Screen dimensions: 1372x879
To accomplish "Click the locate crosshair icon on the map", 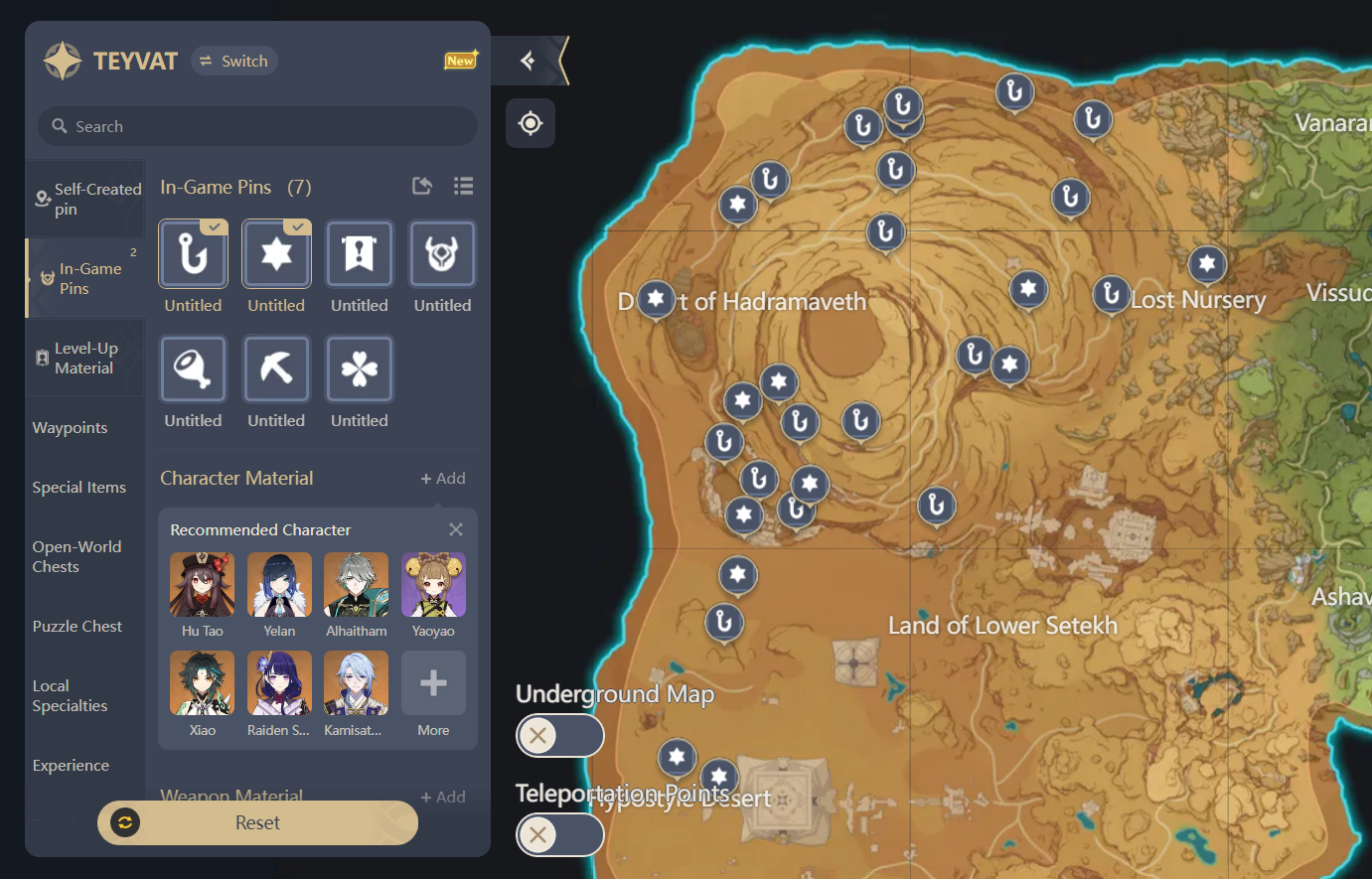I will click(x=531, y=123).
